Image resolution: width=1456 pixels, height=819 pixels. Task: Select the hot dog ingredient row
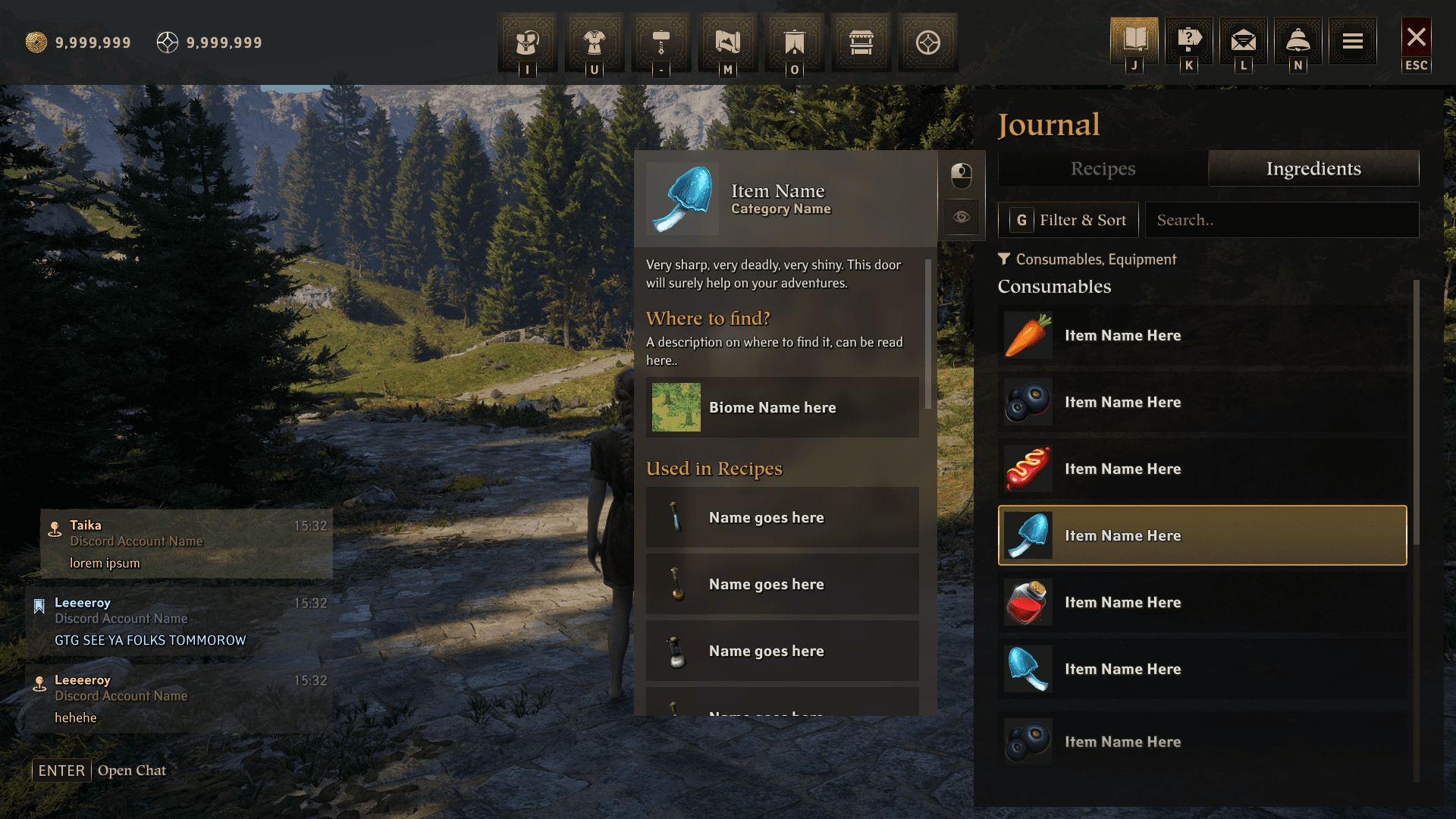tap(1202, 469)
